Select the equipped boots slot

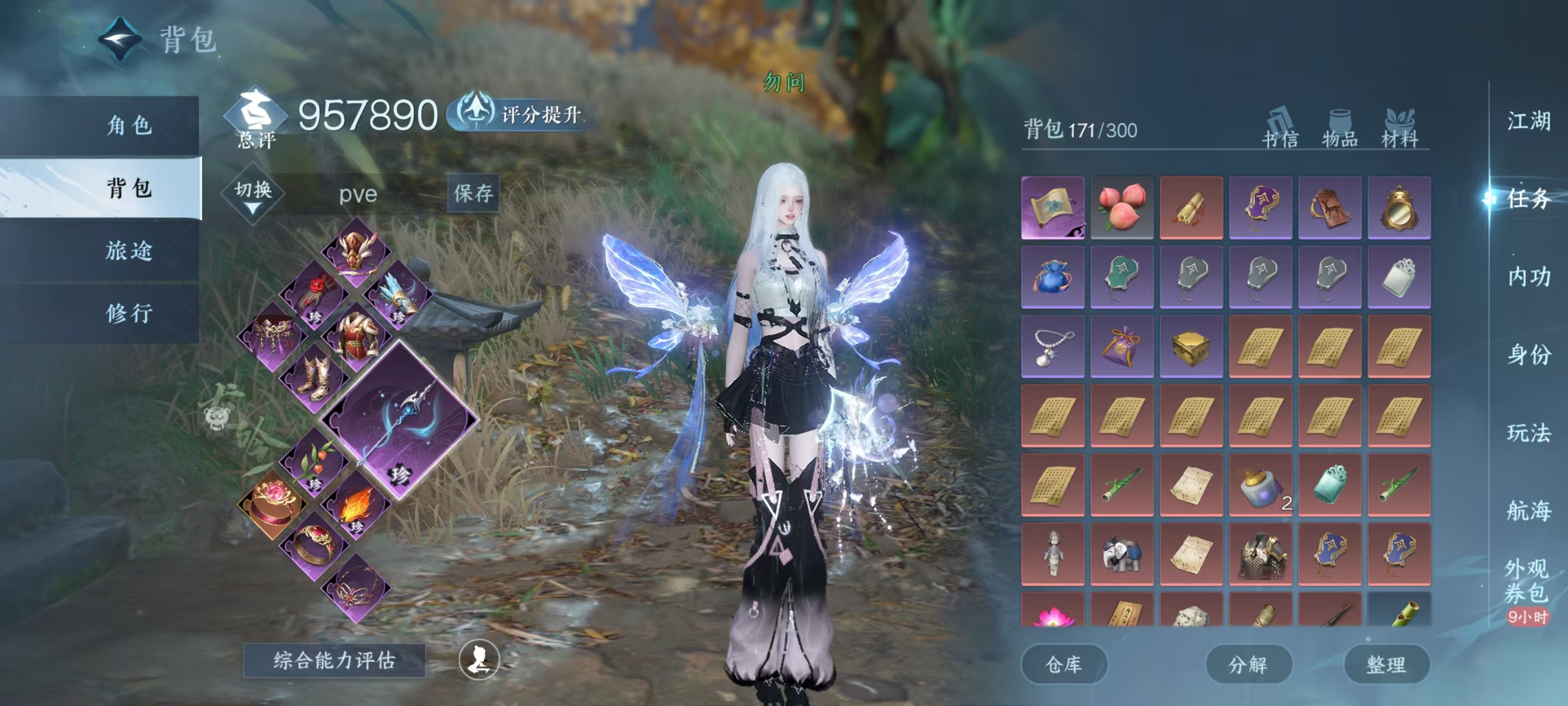(315, 378)
